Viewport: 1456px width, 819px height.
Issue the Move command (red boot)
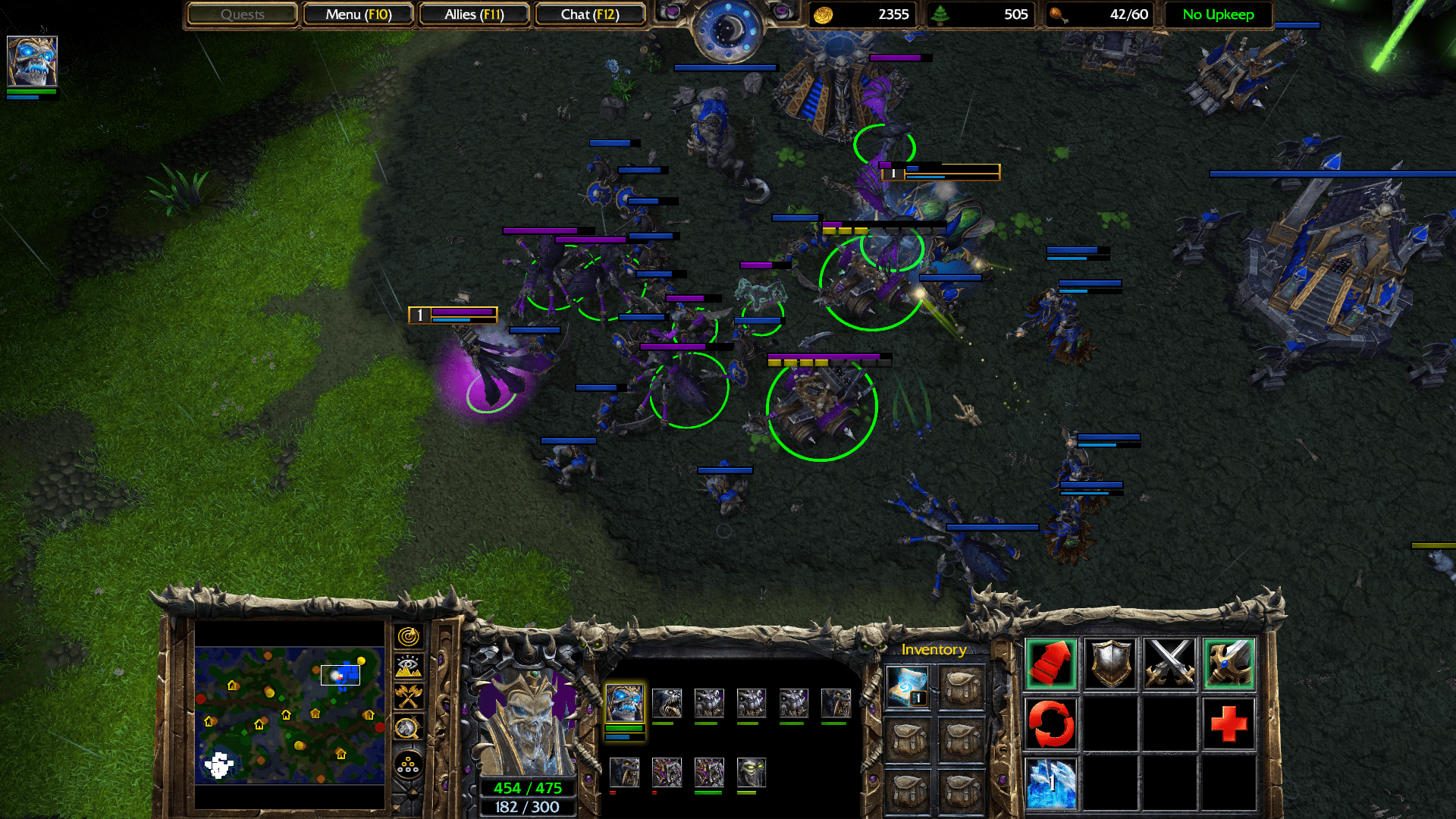(1051, 664)
